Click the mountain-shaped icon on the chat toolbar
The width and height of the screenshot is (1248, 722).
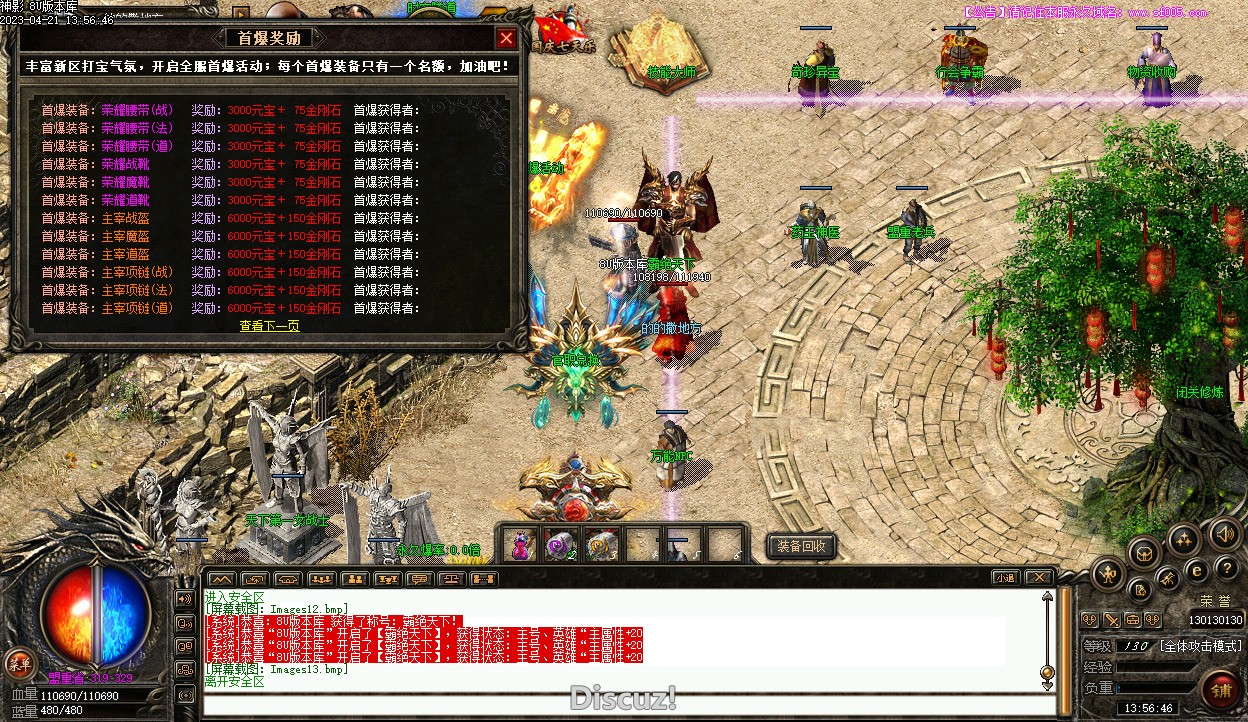(x=222, y=579)
